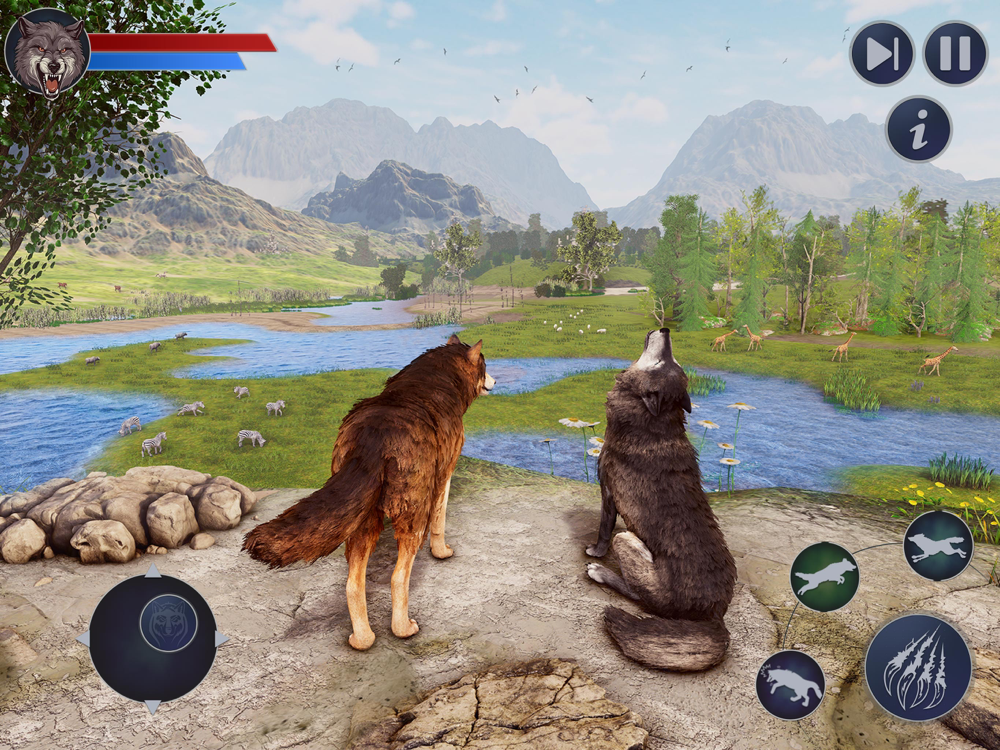Trigger the leaping wolf ability icon
Screen dimensions: 1000x750
938,545
